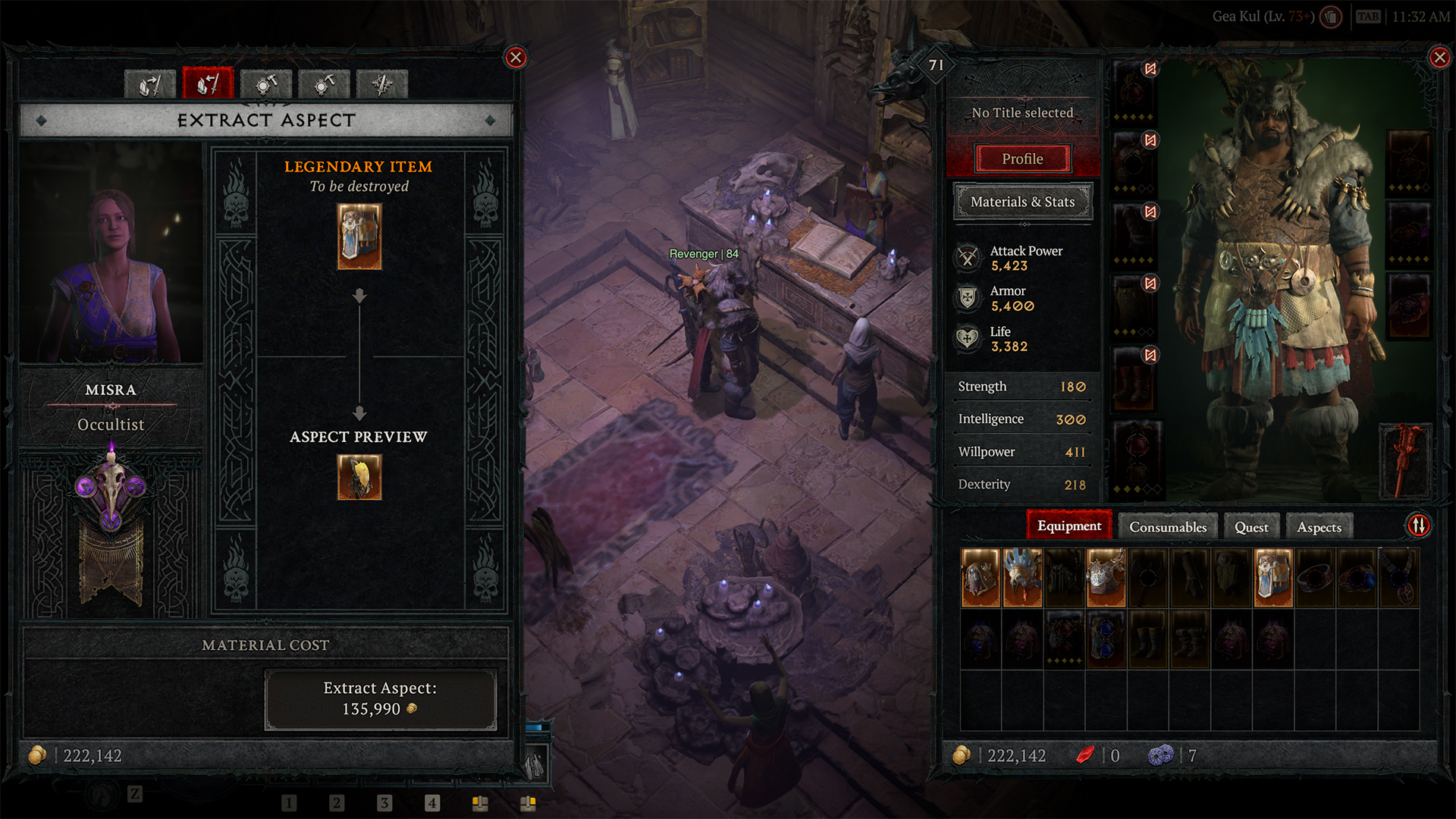Screen dimensions: 1456x819
Task: Switch to the Quest tab
Action: 1250,527
